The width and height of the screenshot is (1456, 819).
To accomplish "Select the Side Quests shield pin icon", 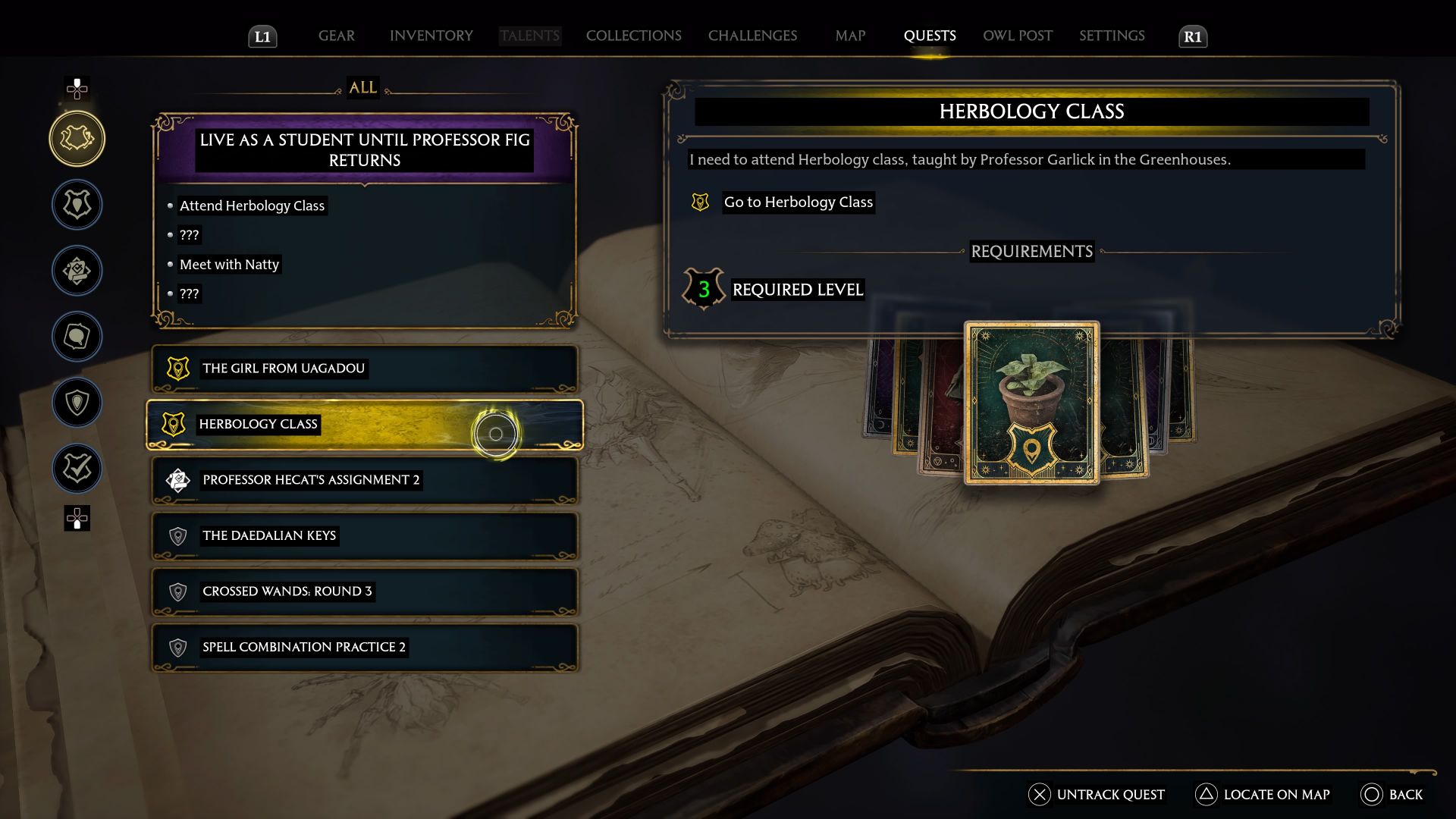I will click(x=77, y=403).
